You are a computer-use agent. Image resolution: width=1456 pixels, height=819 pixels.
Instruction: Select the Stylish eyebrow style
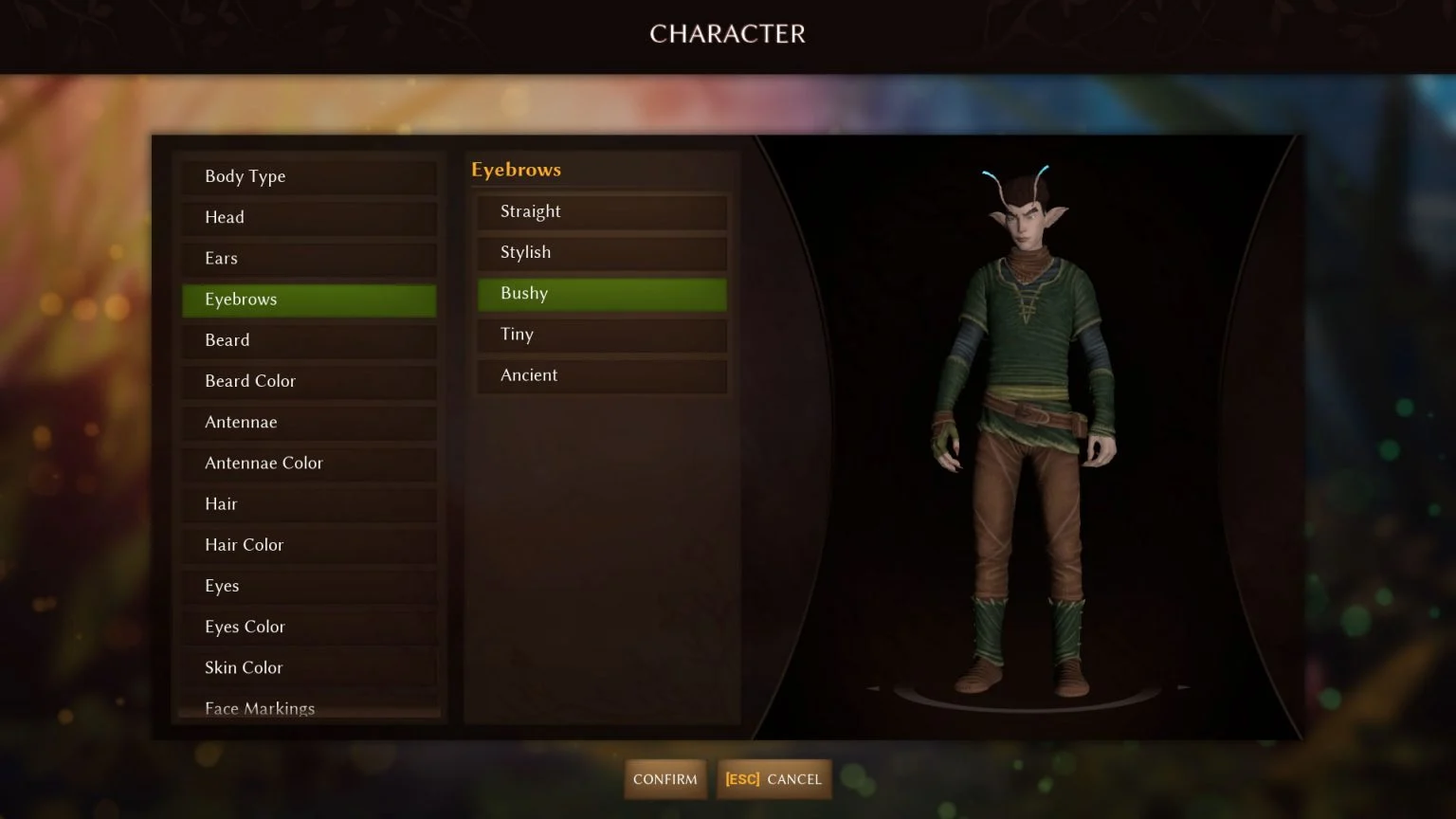(x=602, y=252)
